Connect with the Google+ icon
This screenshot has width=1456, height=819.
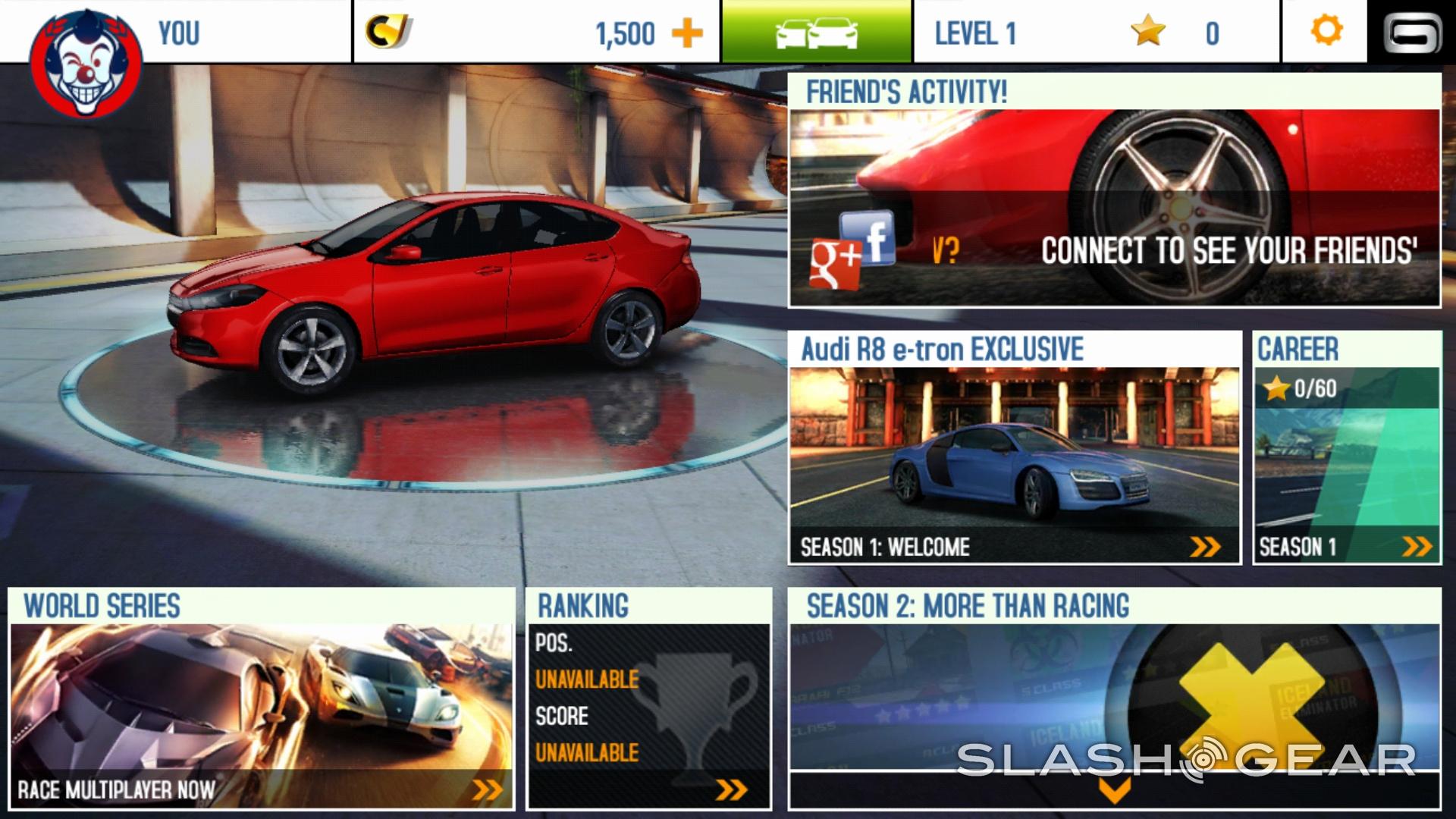click(x=836, y=263)
